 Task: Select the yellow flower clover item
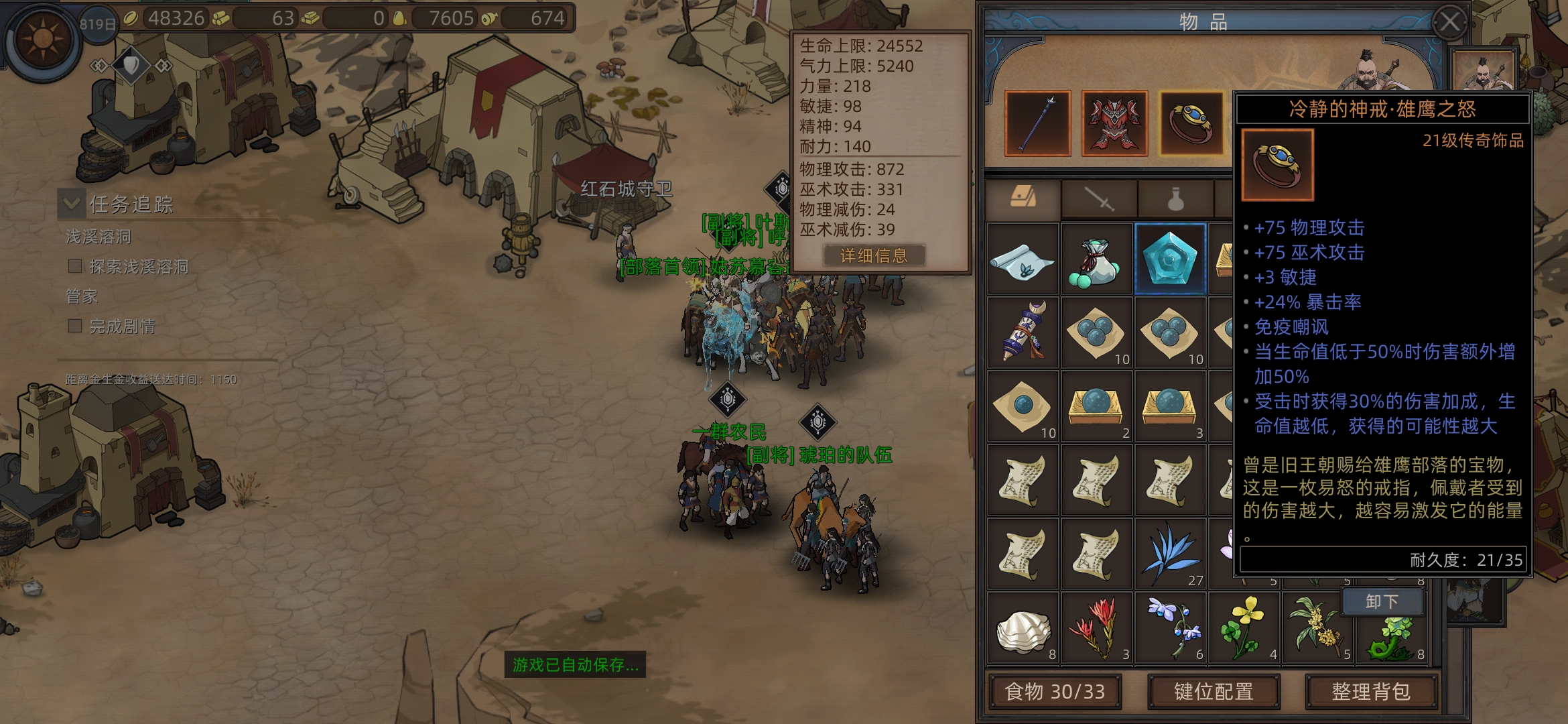click(1244, 629)
